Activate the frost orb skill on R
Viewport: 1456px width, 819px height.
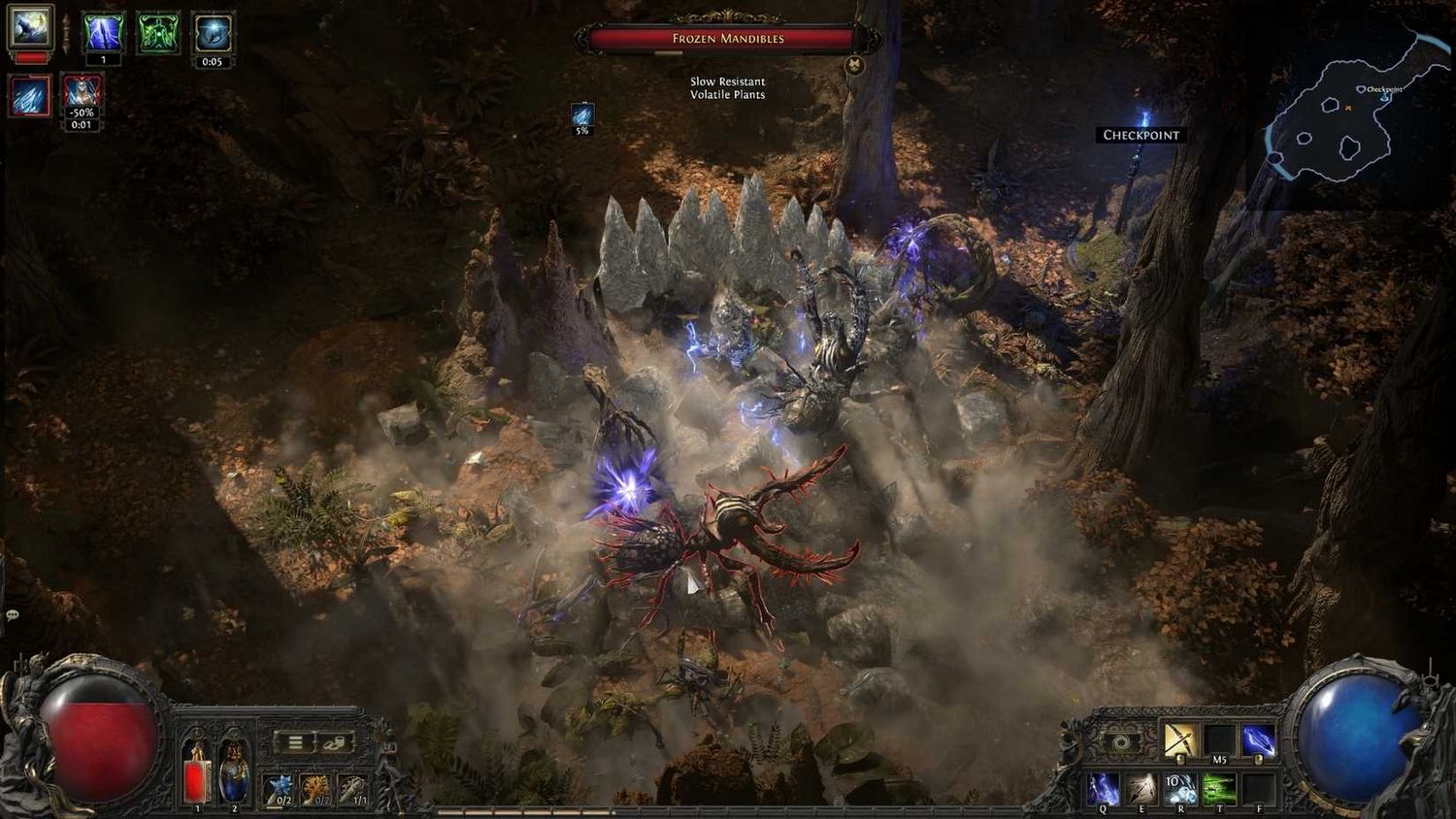coord(1180,789)
